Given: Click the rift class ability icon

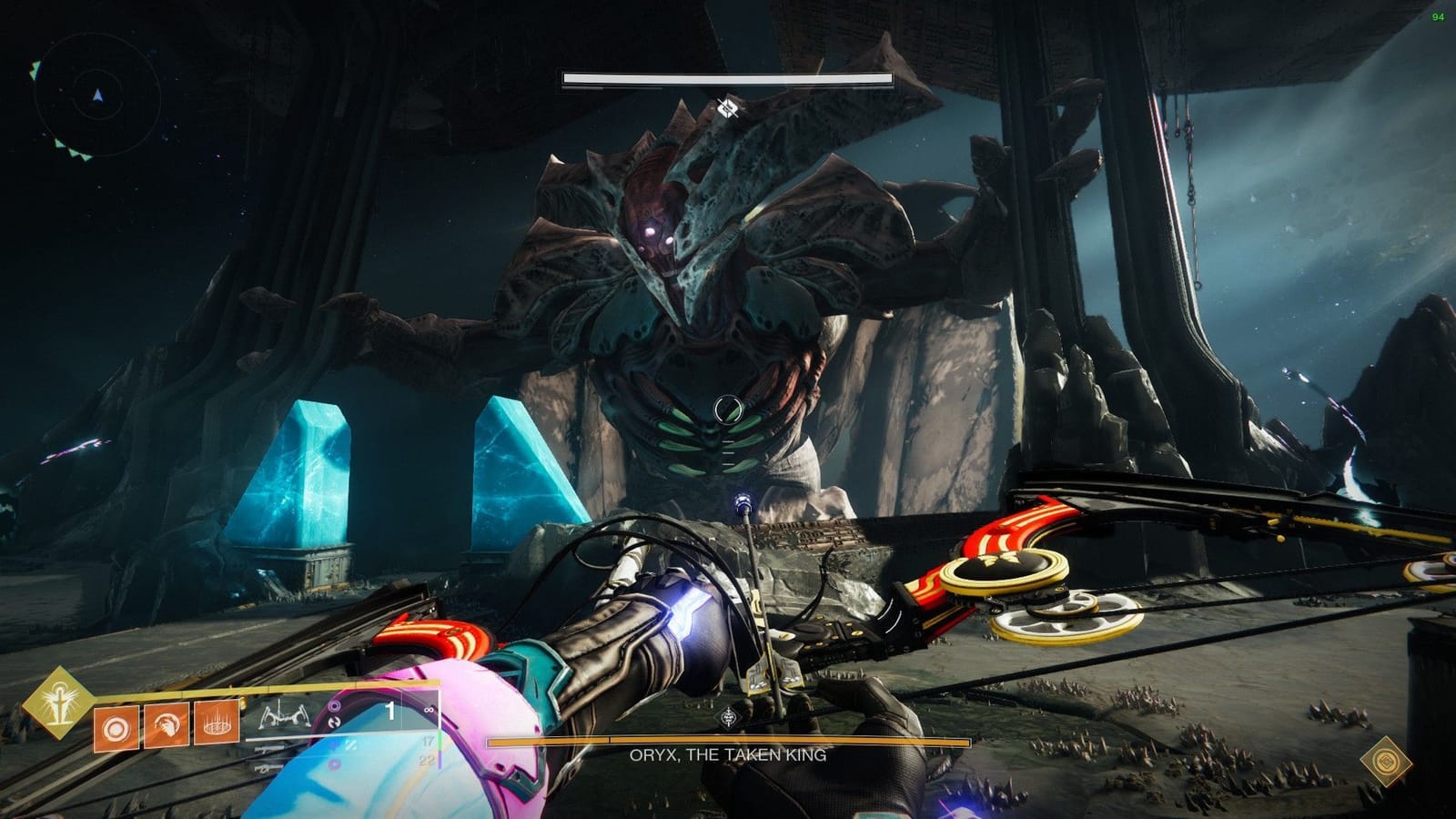Looking at the screenshot, I should tap(215, 723).
